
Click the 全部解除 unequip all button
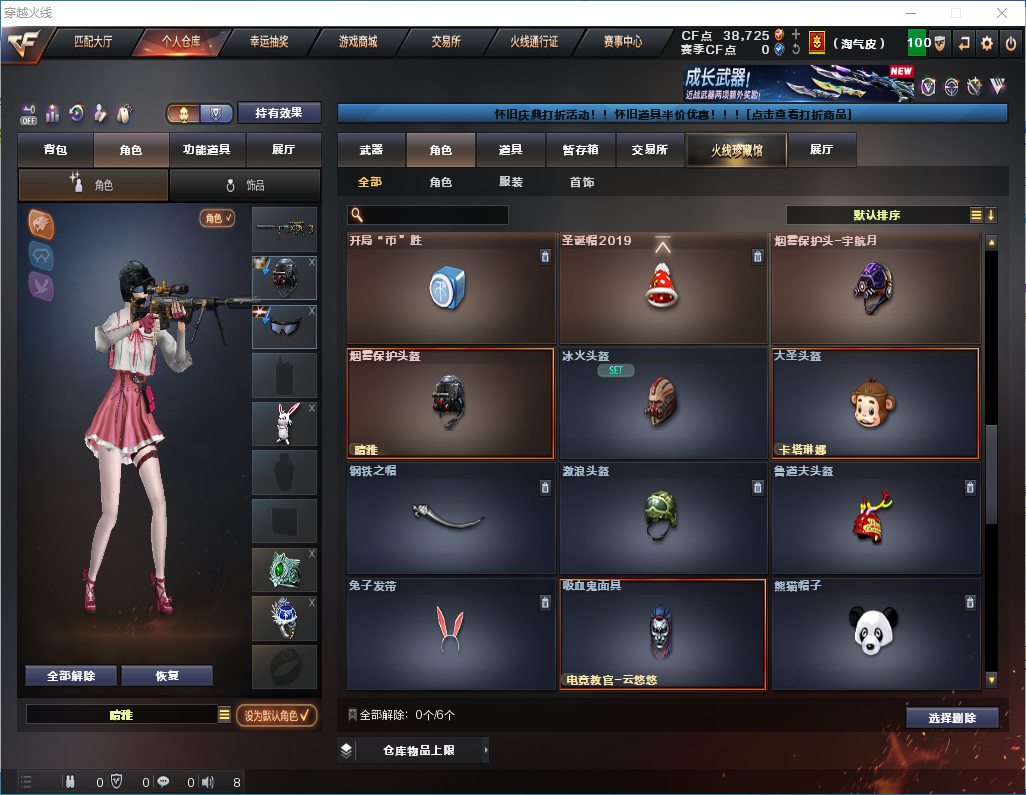click(x=71, y=675)
